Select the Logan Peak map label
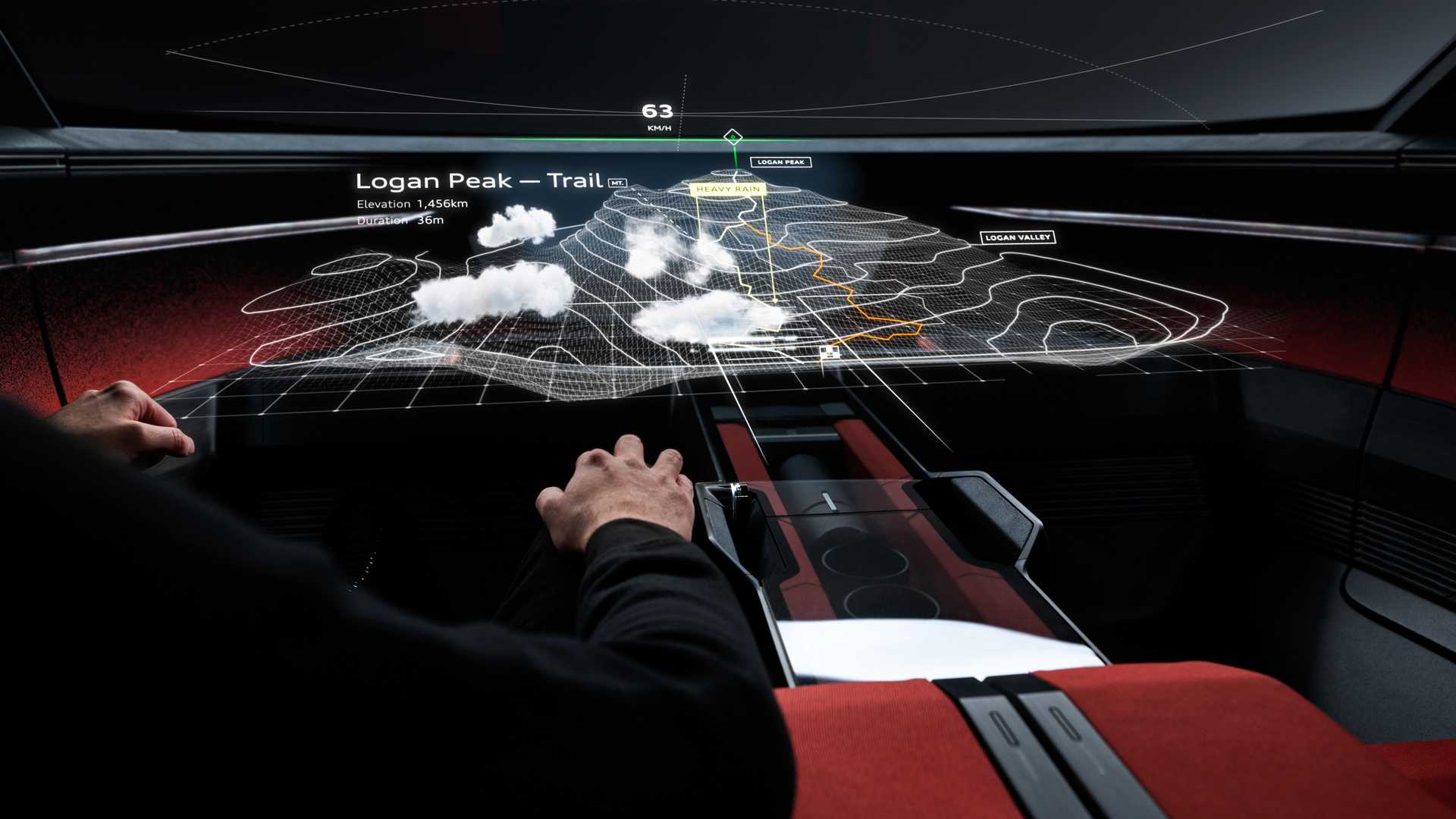 [780, 162]
